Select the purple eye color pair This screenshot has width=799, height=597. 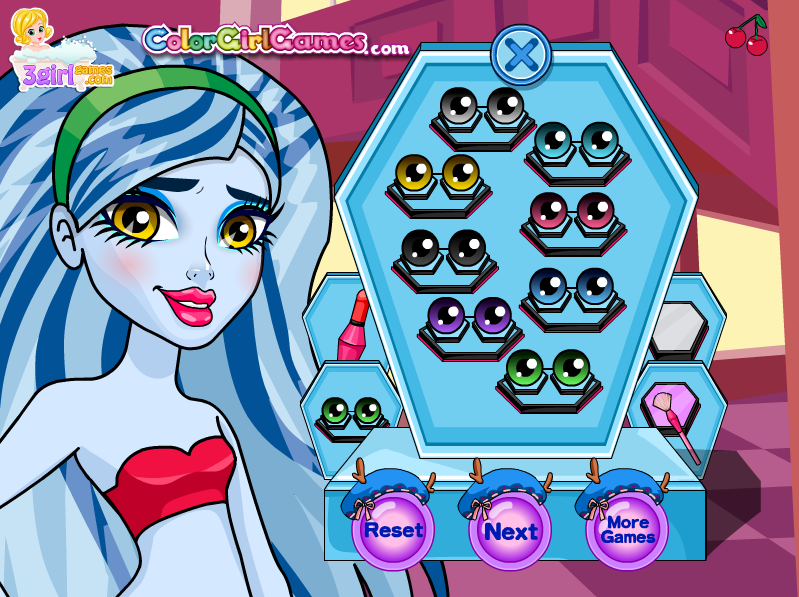469,315
